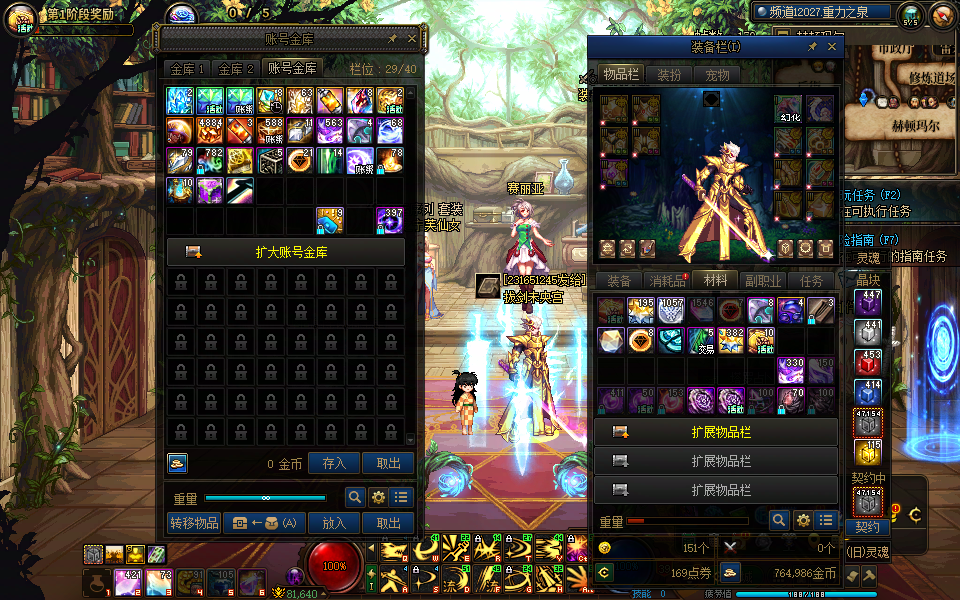
Task: Click the 契约 contract button
Action: coord(867,527)
